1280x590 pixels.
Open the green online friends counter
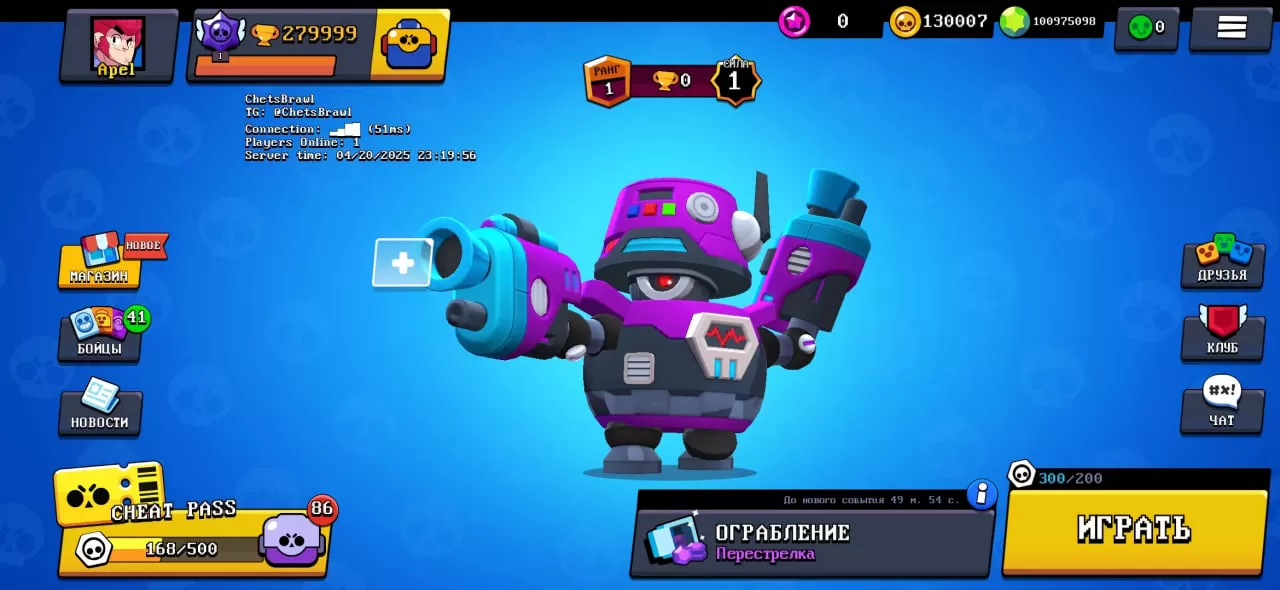pyautogui.click(x=1146, y=27)
